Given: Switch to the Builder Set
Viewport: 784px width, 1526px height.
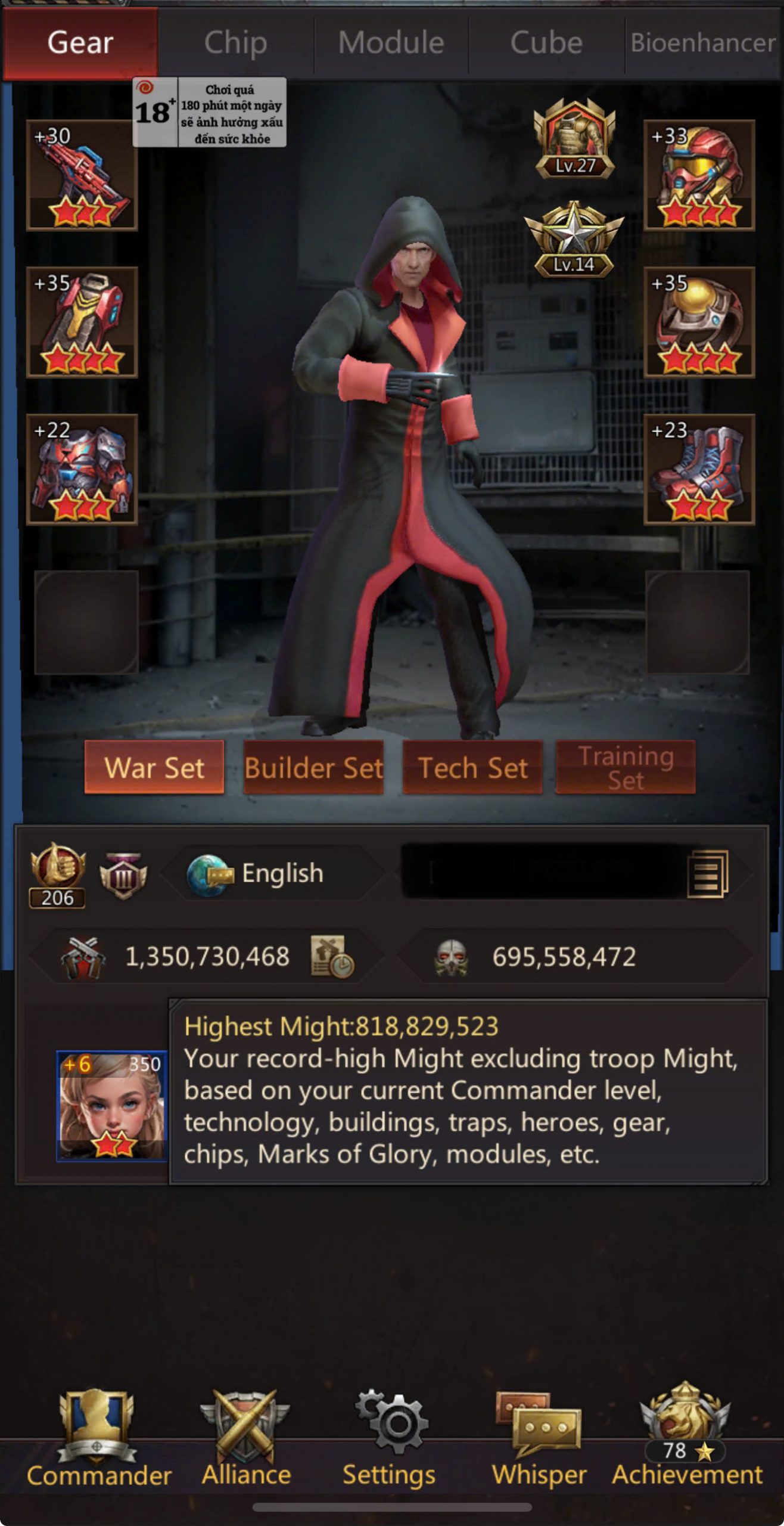Looking at the screenshot, I should coord(313,767).
